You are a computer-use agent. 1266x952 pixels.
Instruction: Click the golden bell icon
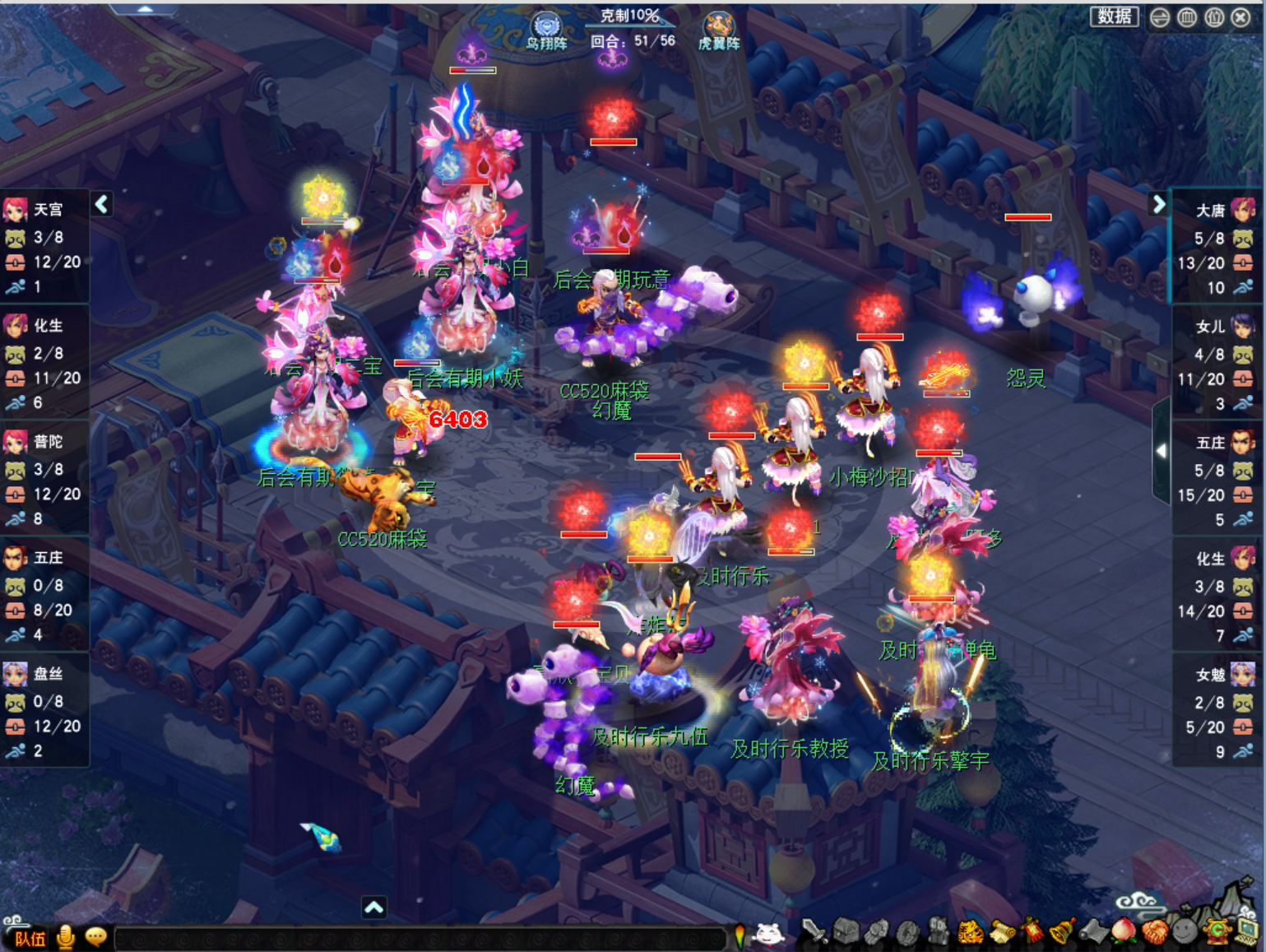coord(1063,932)
